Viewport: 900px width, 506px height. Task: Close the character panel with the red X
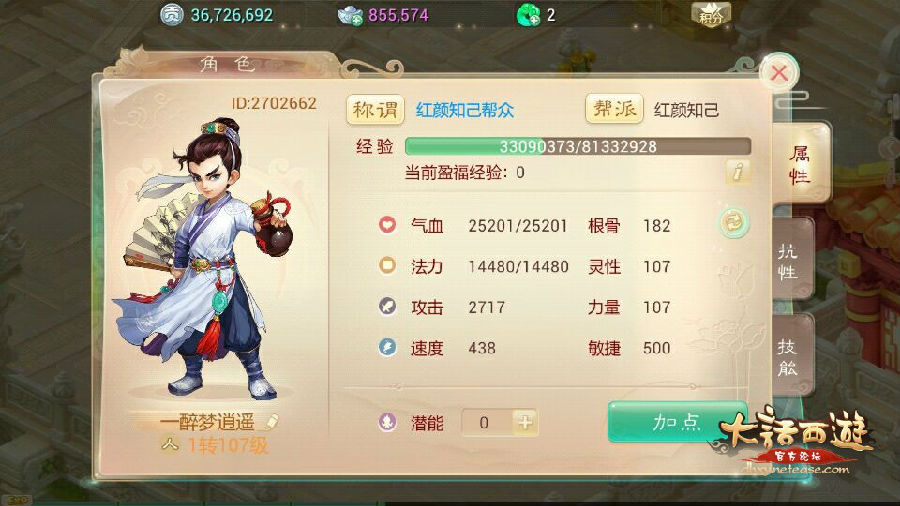(x=779, y=73)
